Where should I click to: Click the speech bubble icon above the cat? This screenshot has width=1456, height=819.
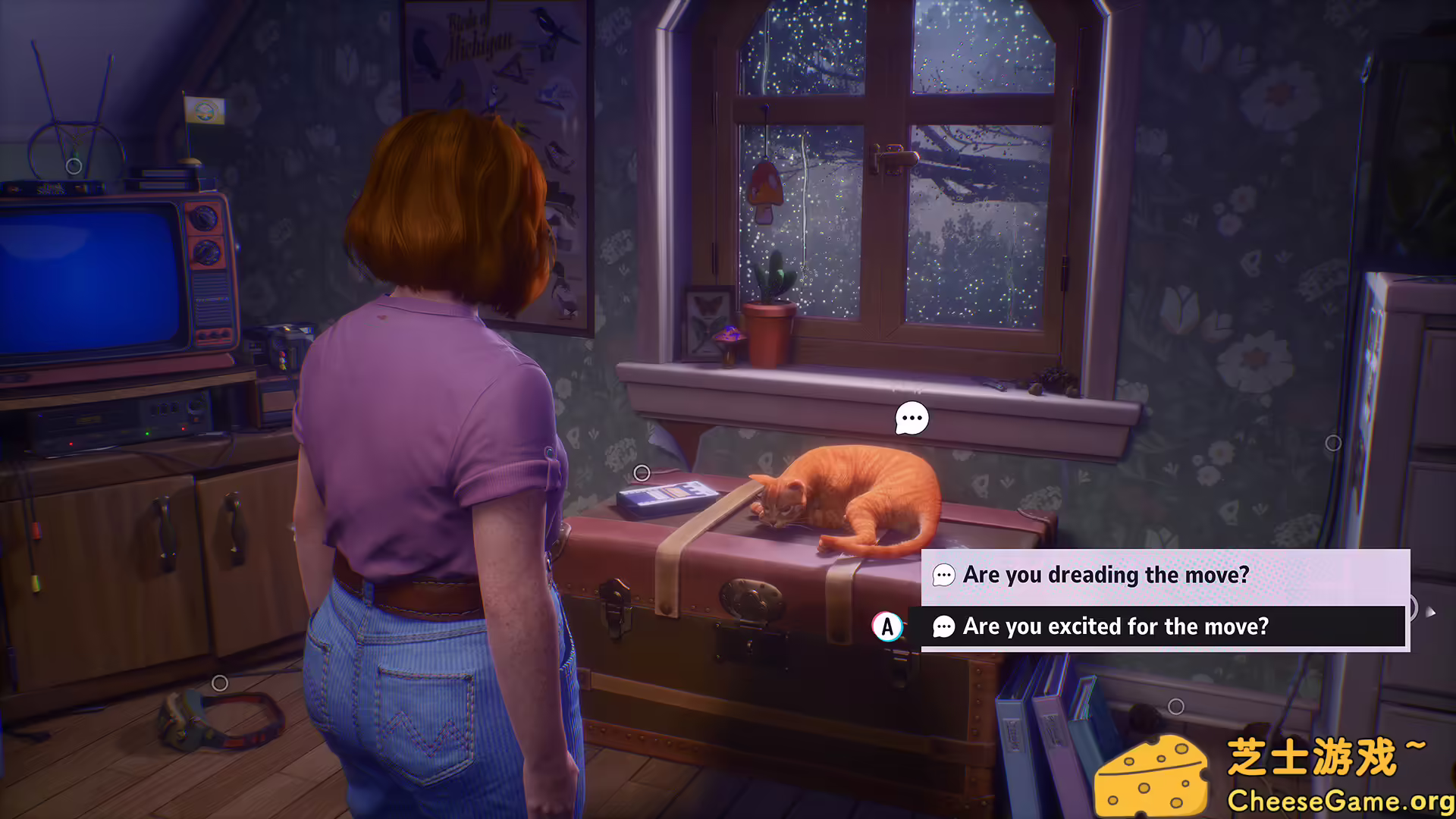tap(912, 418)
